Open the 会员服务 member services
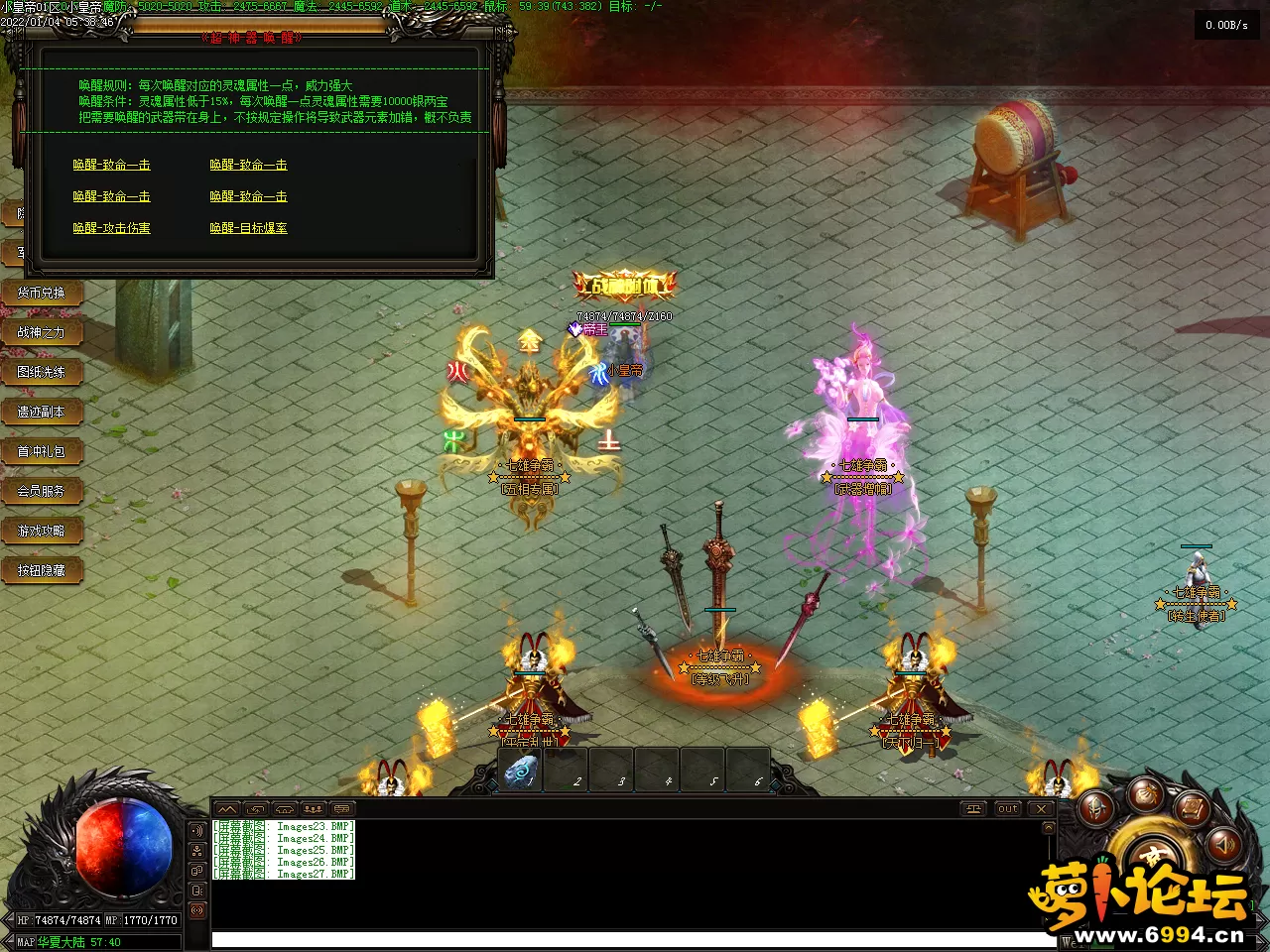 point(41,491)
